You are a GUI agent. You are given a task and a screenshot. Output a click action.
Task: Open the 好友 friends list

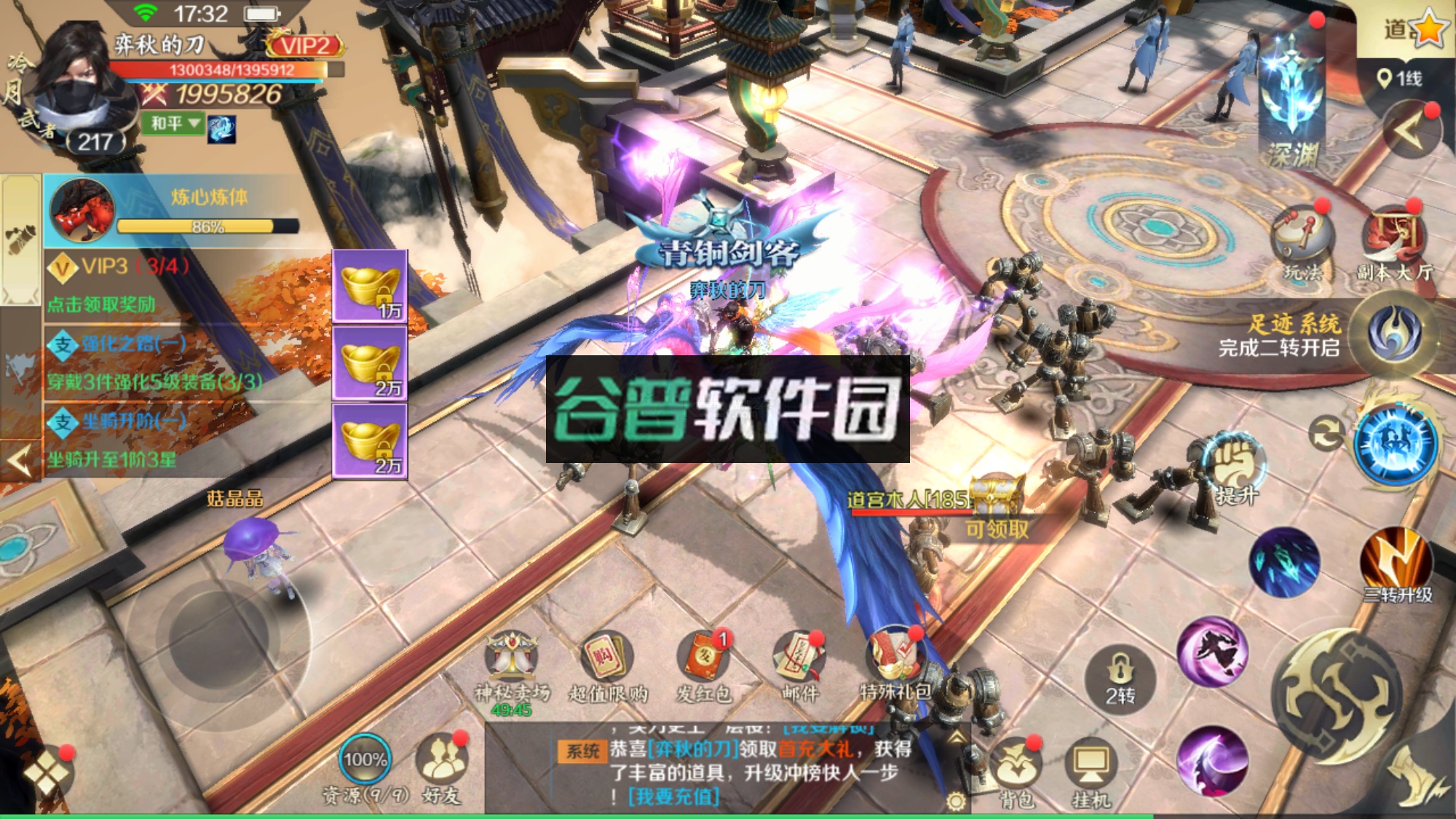click(x=443, y=757)
